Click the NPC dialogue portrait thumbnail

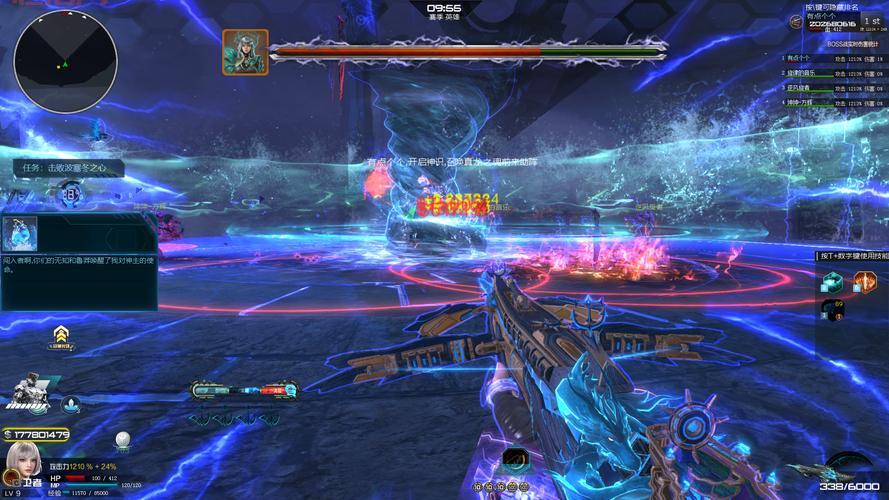(x=20, y=233)
